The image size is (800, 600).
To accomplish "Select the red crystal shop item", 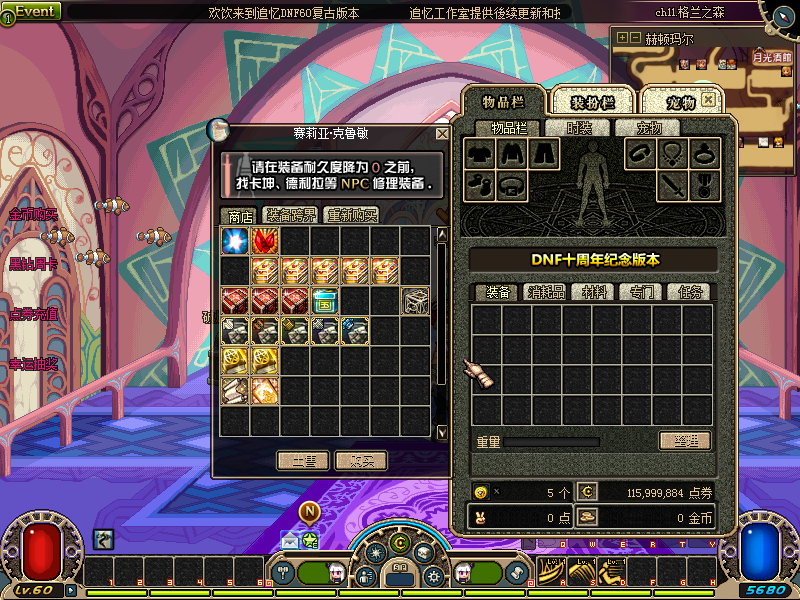I will click(x=265, y=241).
